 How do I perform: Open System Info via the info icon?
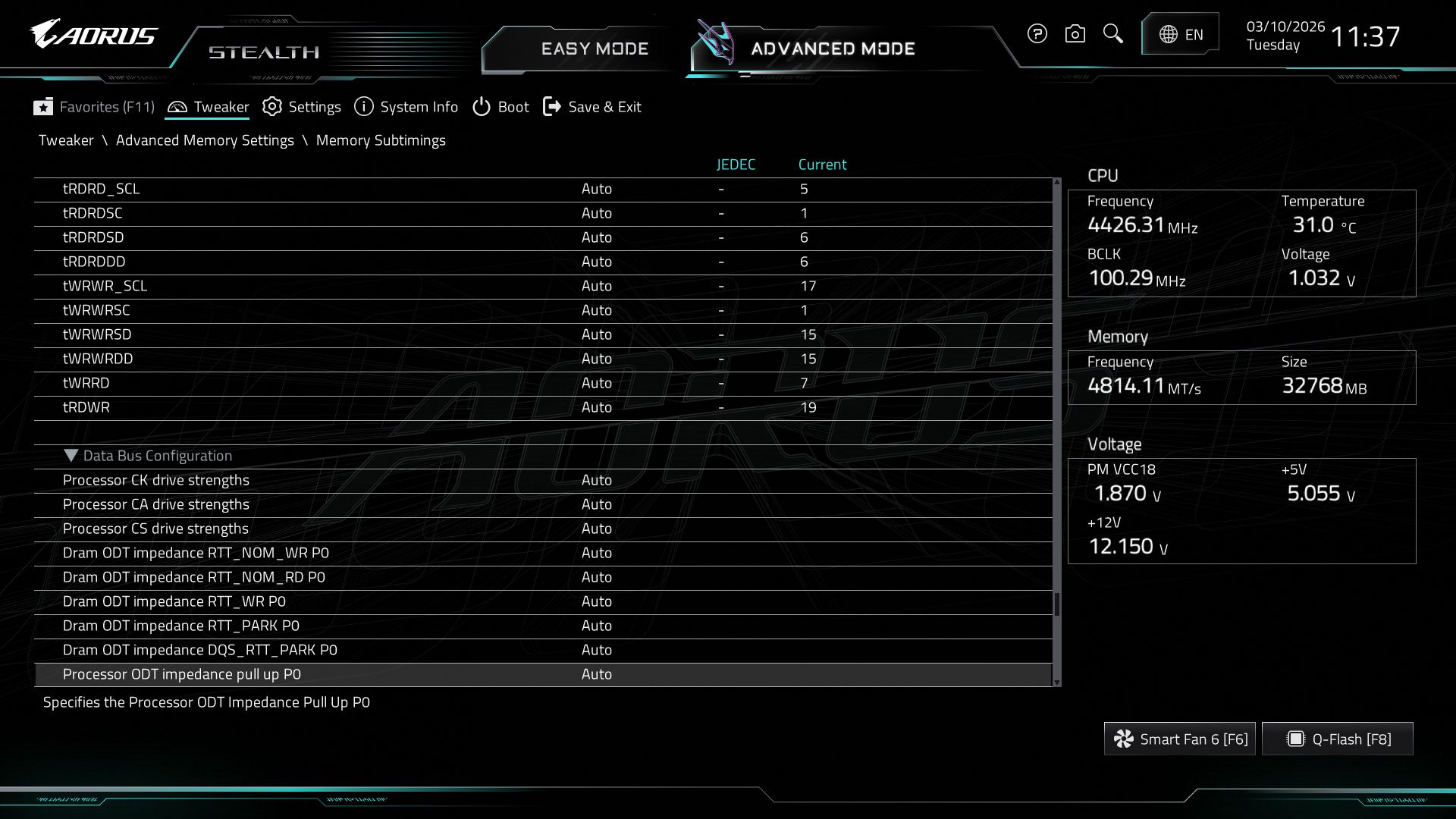click(x=363, y=107)
